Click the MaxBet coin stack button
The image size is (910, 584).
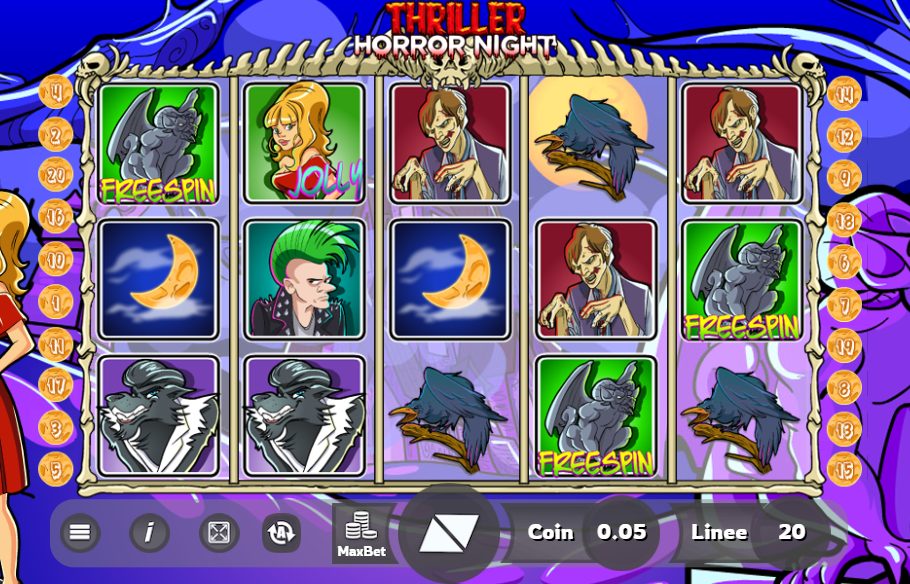pyautogui.click(x=361, y=534)
